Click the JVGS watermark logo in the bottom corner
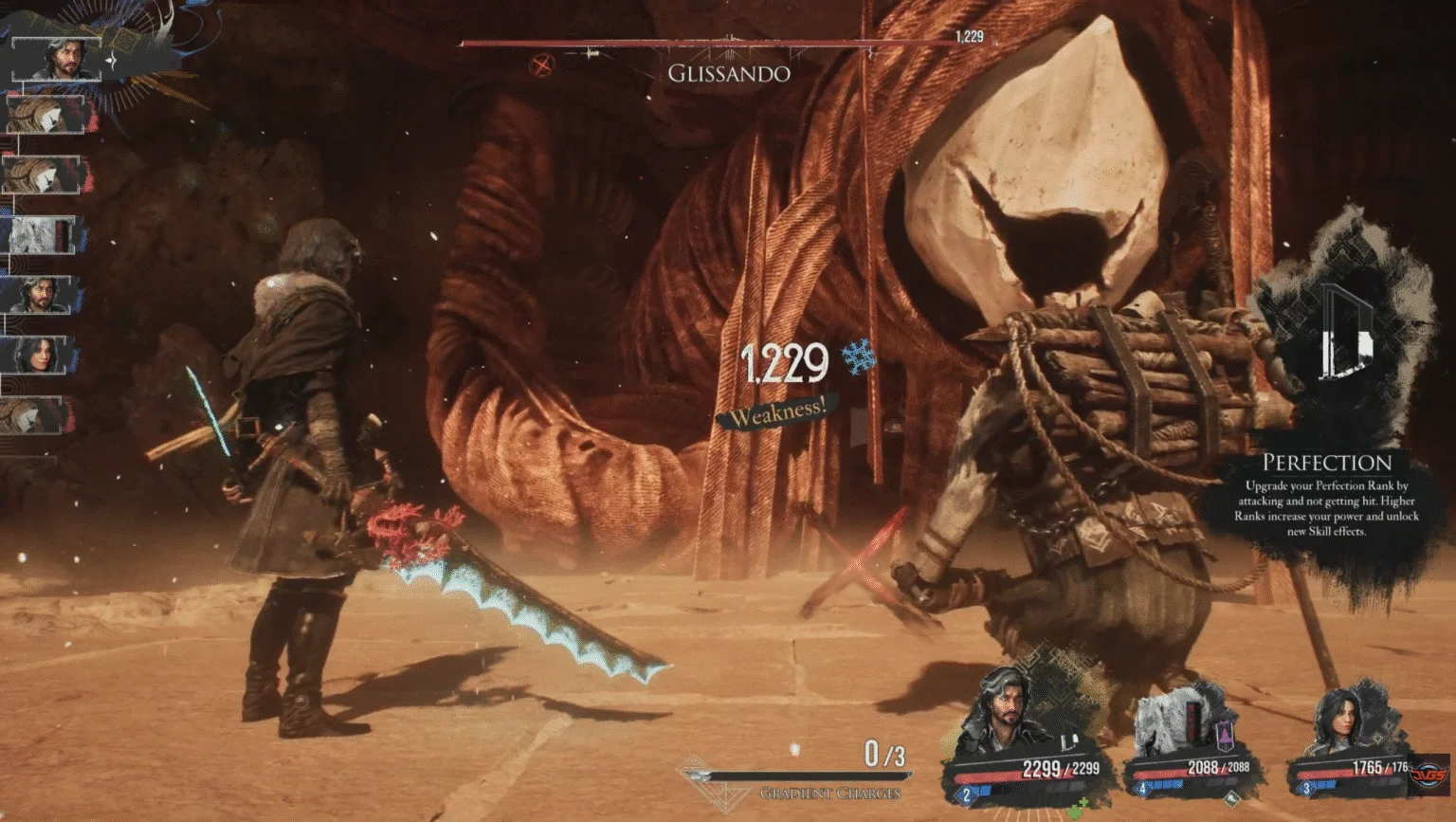 click(1429, 774)
